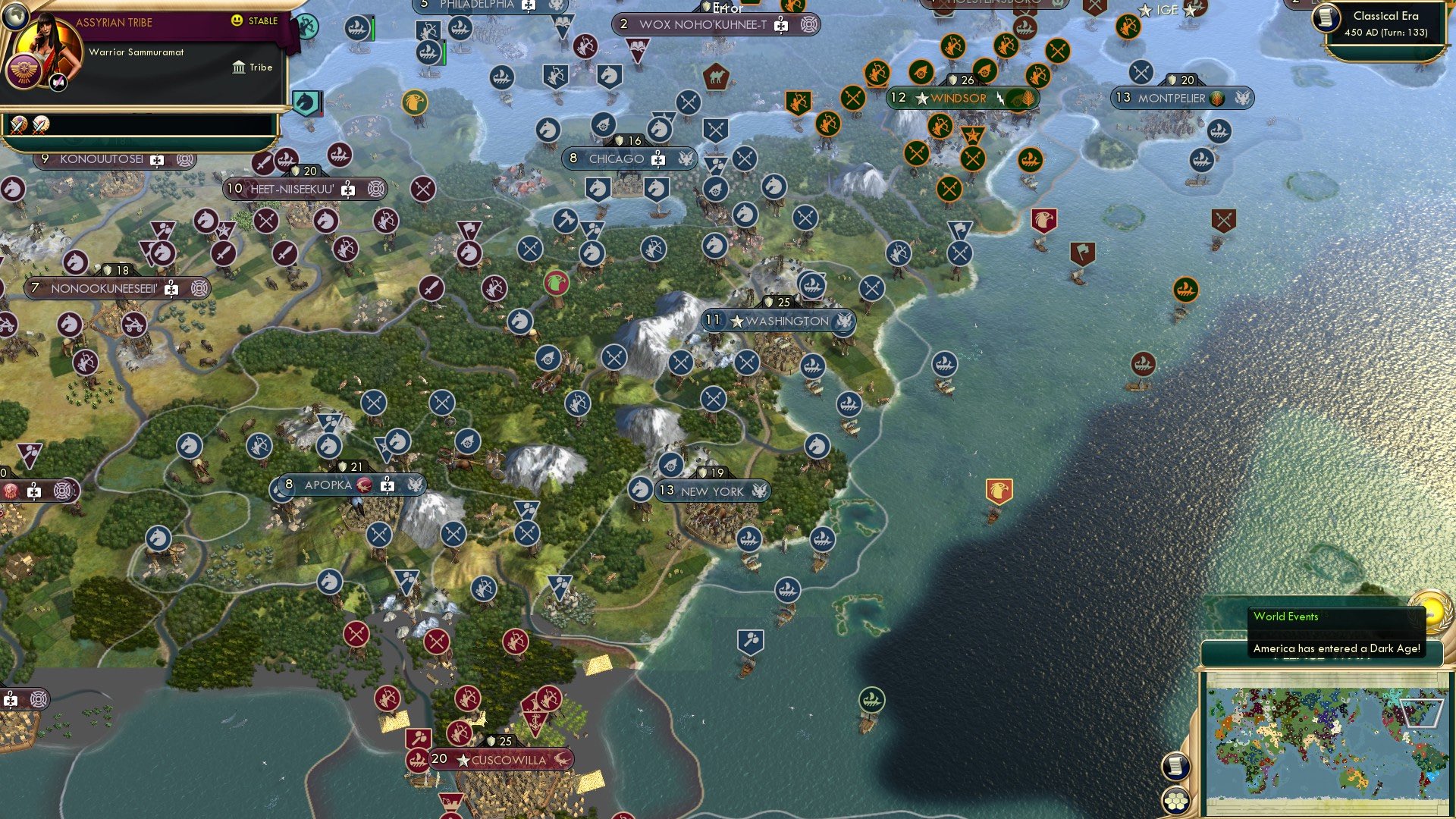Select the teal knight unit flag near the leader panel

(x=306, y=102)
